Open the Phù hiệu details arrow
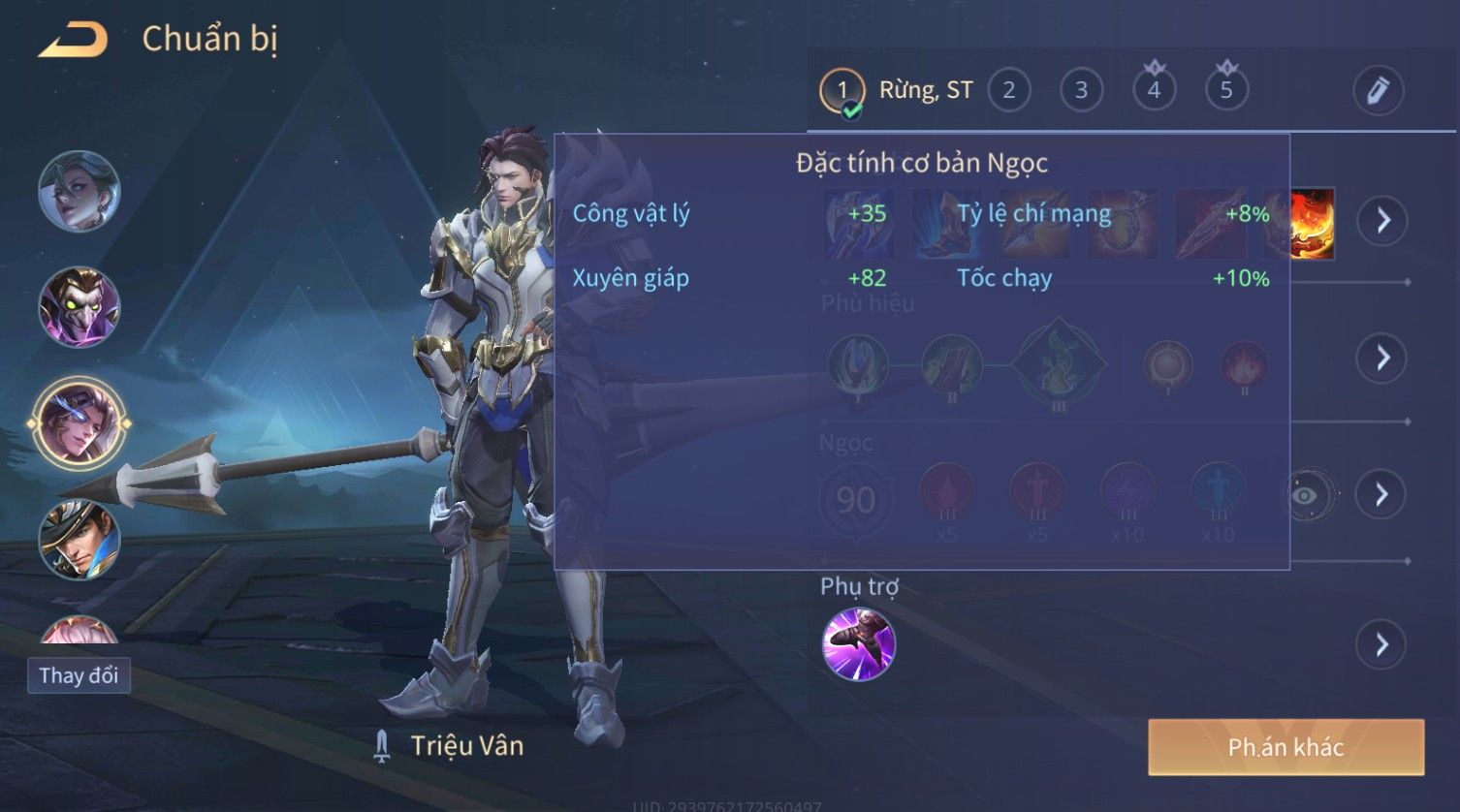This screenshot has height=812, width=1460. coord(1381,359)
